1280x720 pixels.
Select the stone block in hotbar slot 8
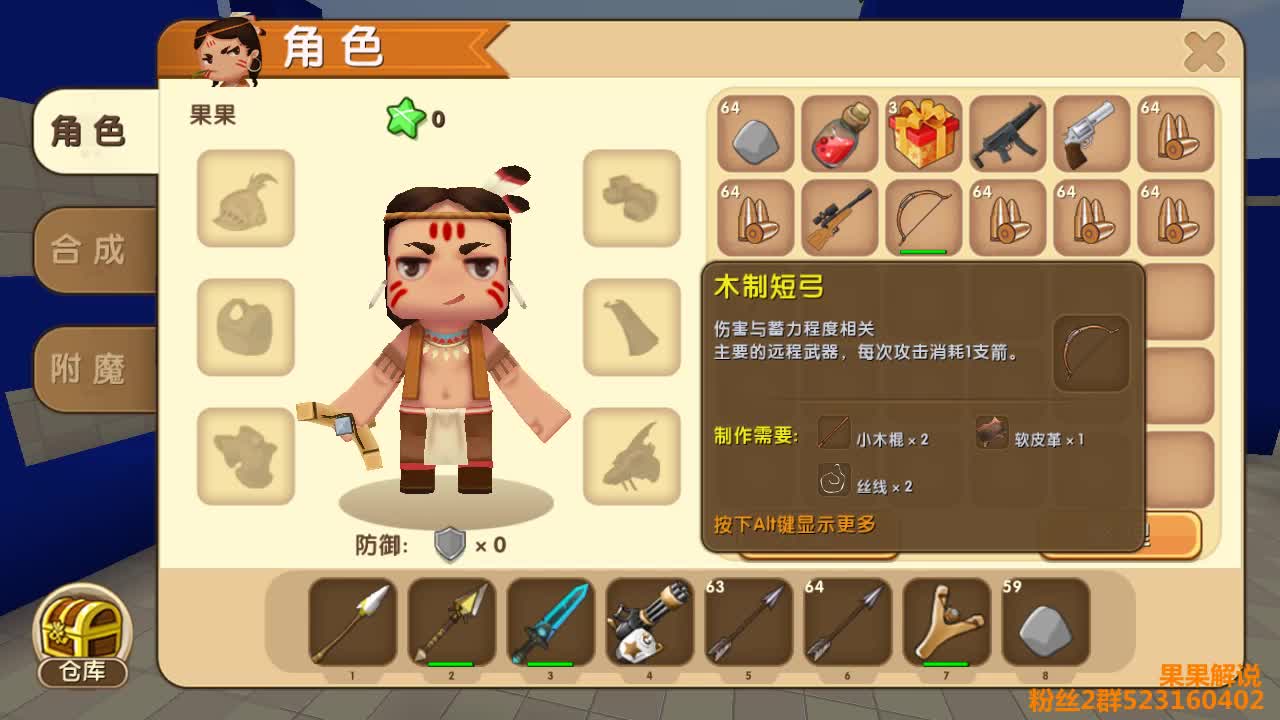click(x=1045, y=622)
